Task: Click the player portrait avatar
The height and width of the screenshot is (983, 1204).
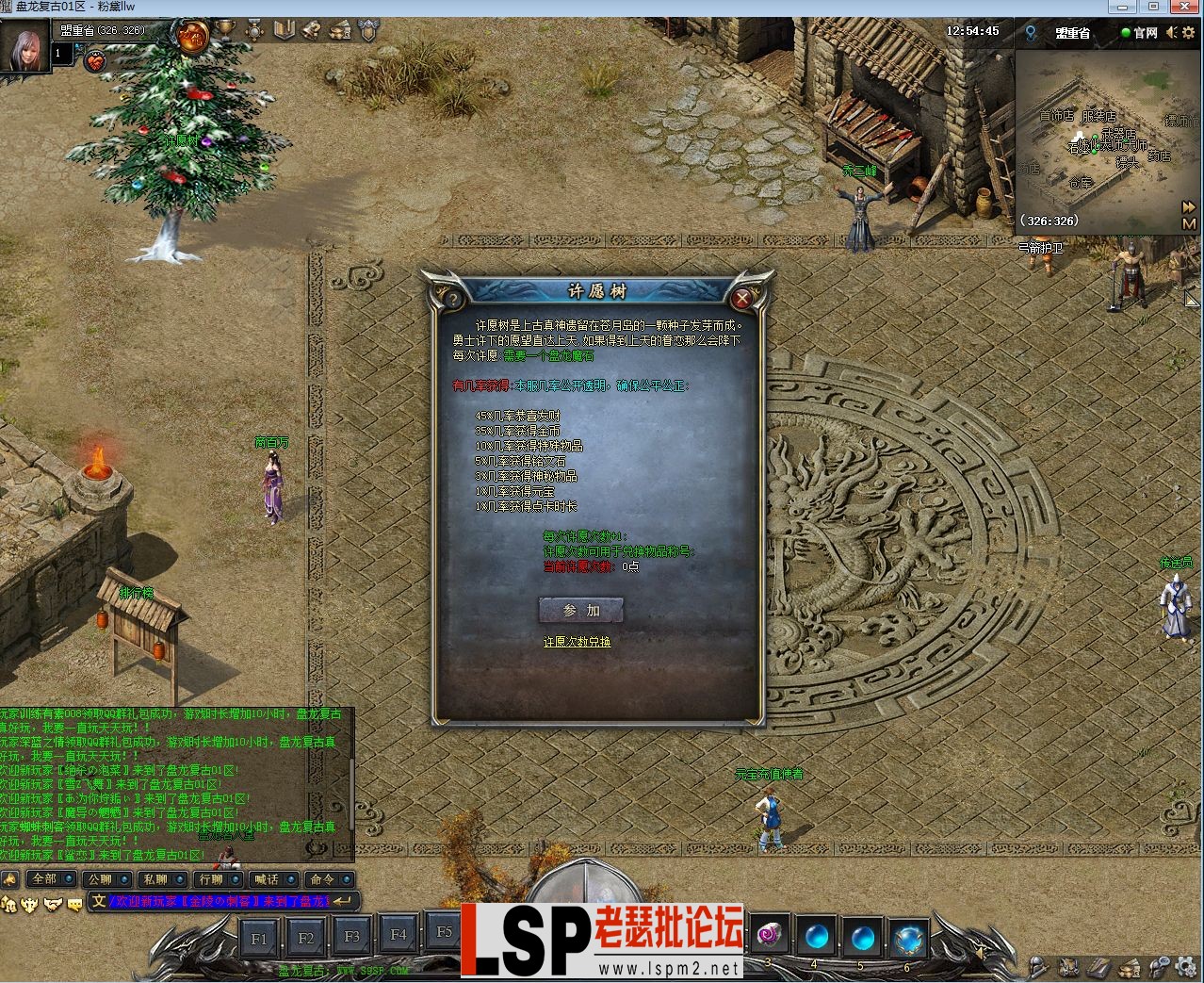Action: point(24,45)
